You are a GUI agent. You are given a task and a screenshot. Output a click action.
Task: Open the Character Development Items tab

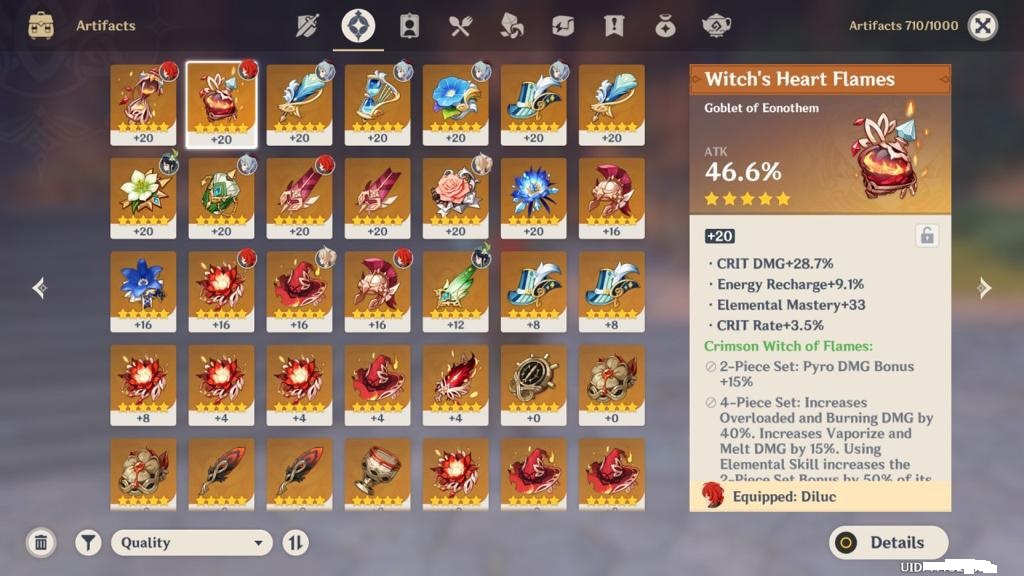(409, 26)
